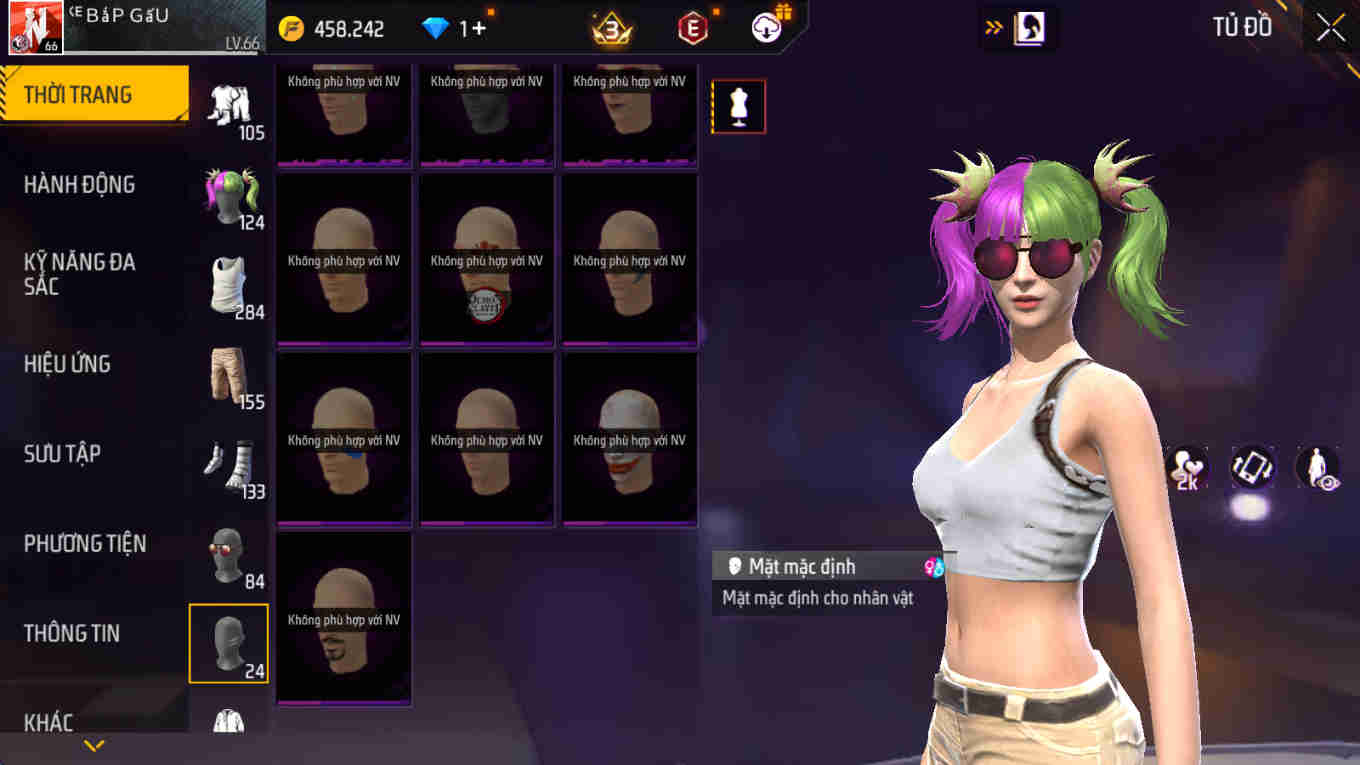Select the tank top shirt category icon
This screenshot has height=765, width=1360.
[x=228, y=284]
